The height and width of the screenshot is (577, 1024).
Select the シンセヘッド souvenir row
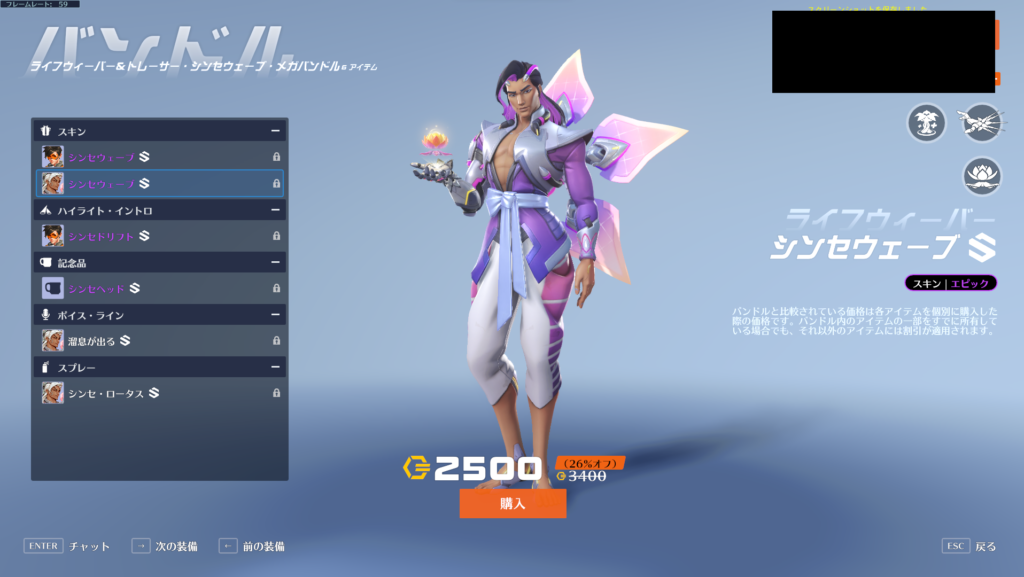(160, 288)
